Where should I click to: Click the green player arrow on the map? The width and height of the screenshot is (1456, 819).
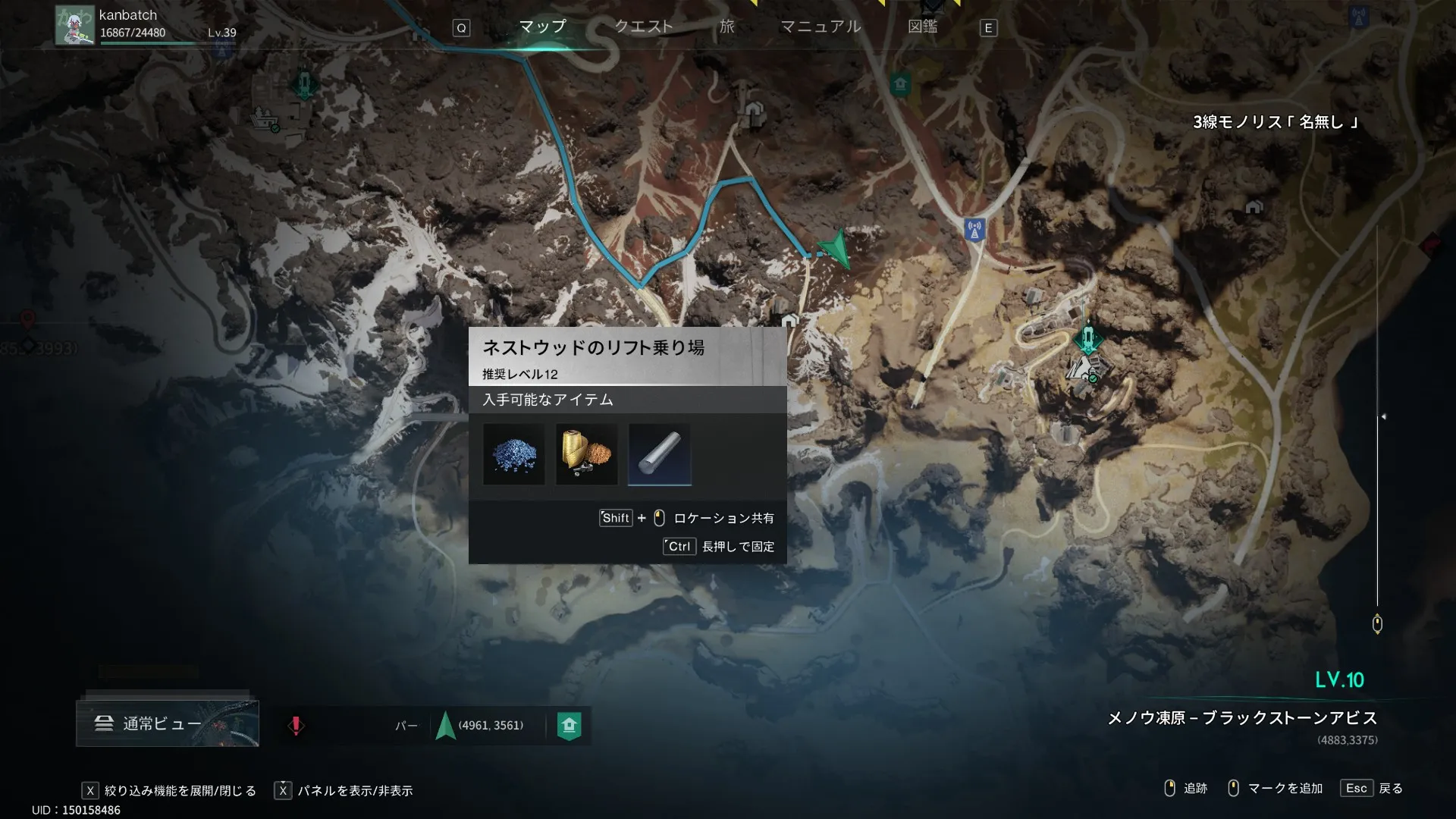point(836,249)
